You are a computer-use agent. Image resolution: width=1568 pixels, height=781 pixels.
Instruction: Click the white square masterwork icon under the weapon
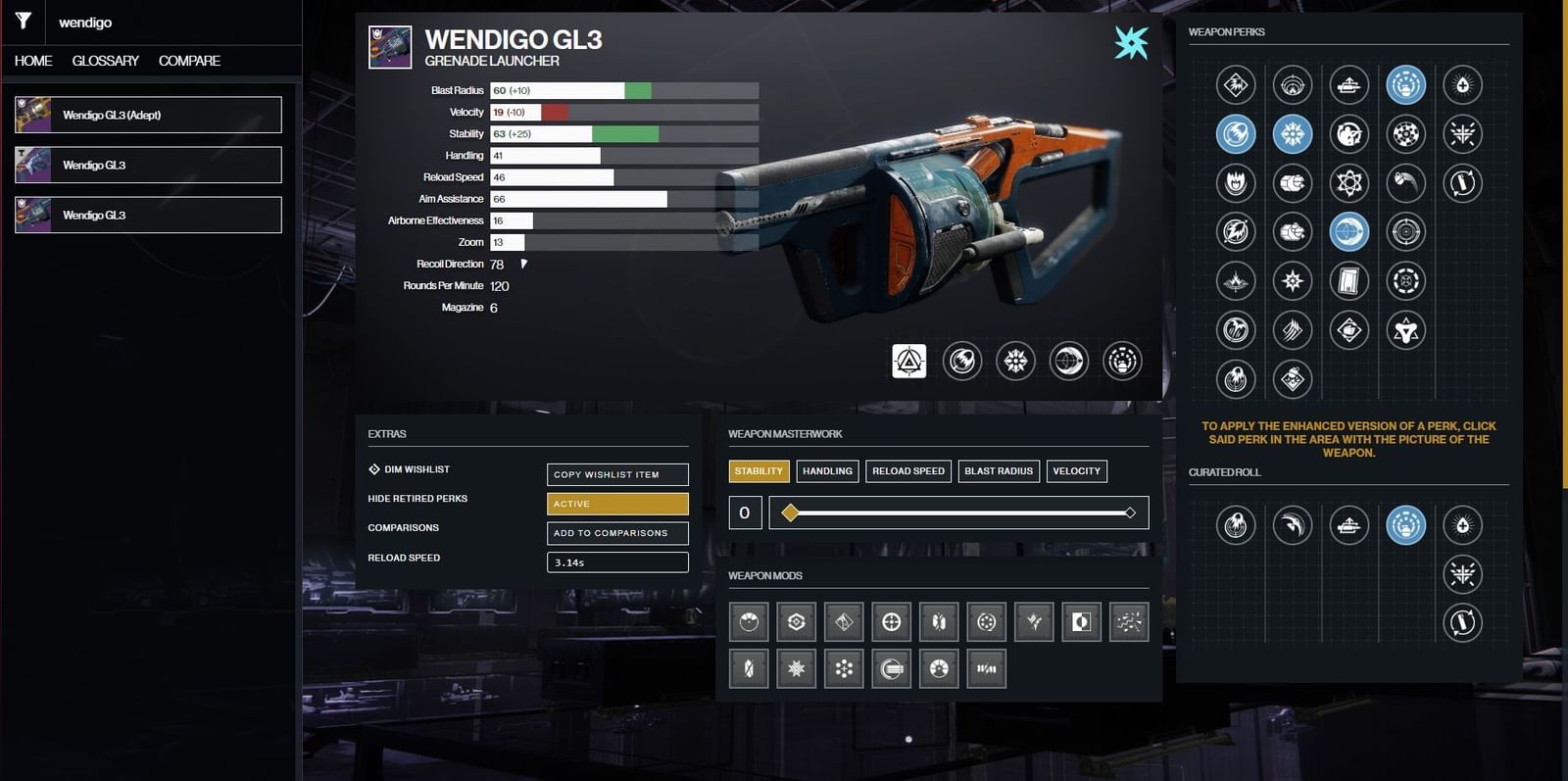click(x=908, y=361)
